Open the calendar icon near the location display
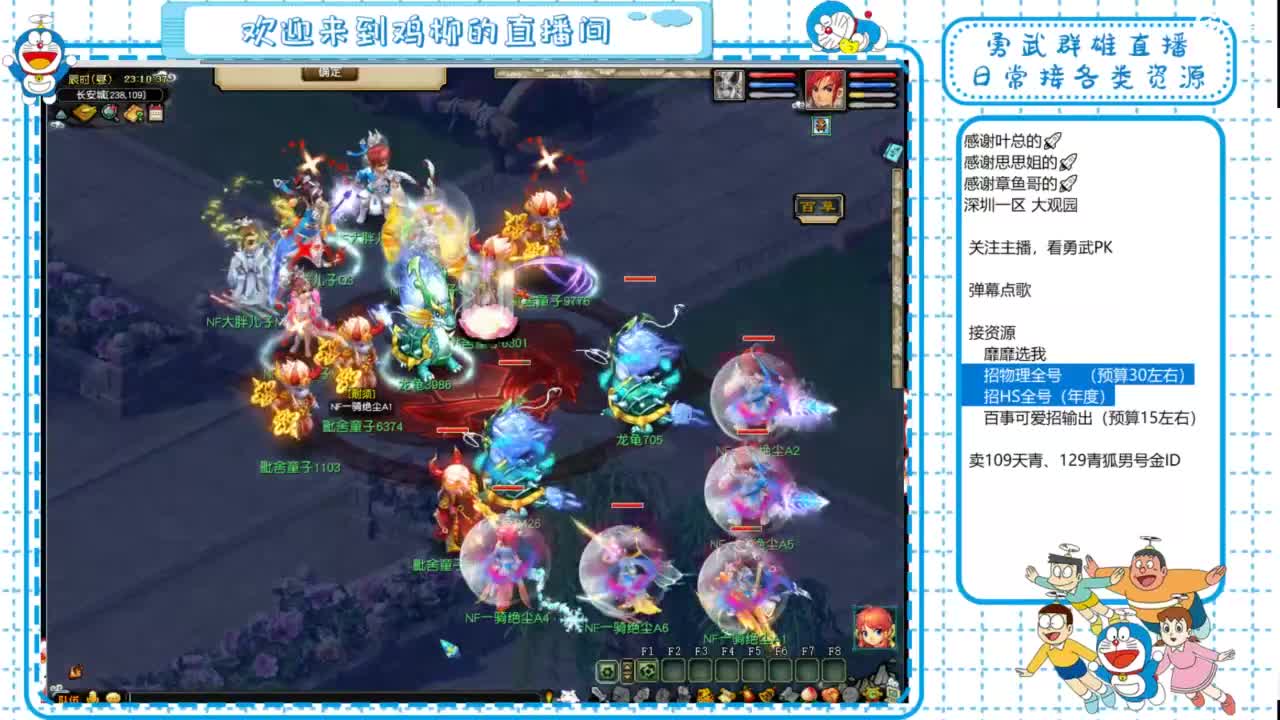Viewport: 1280px width, 720px height. pyautogui.click(x=154, y=113)
